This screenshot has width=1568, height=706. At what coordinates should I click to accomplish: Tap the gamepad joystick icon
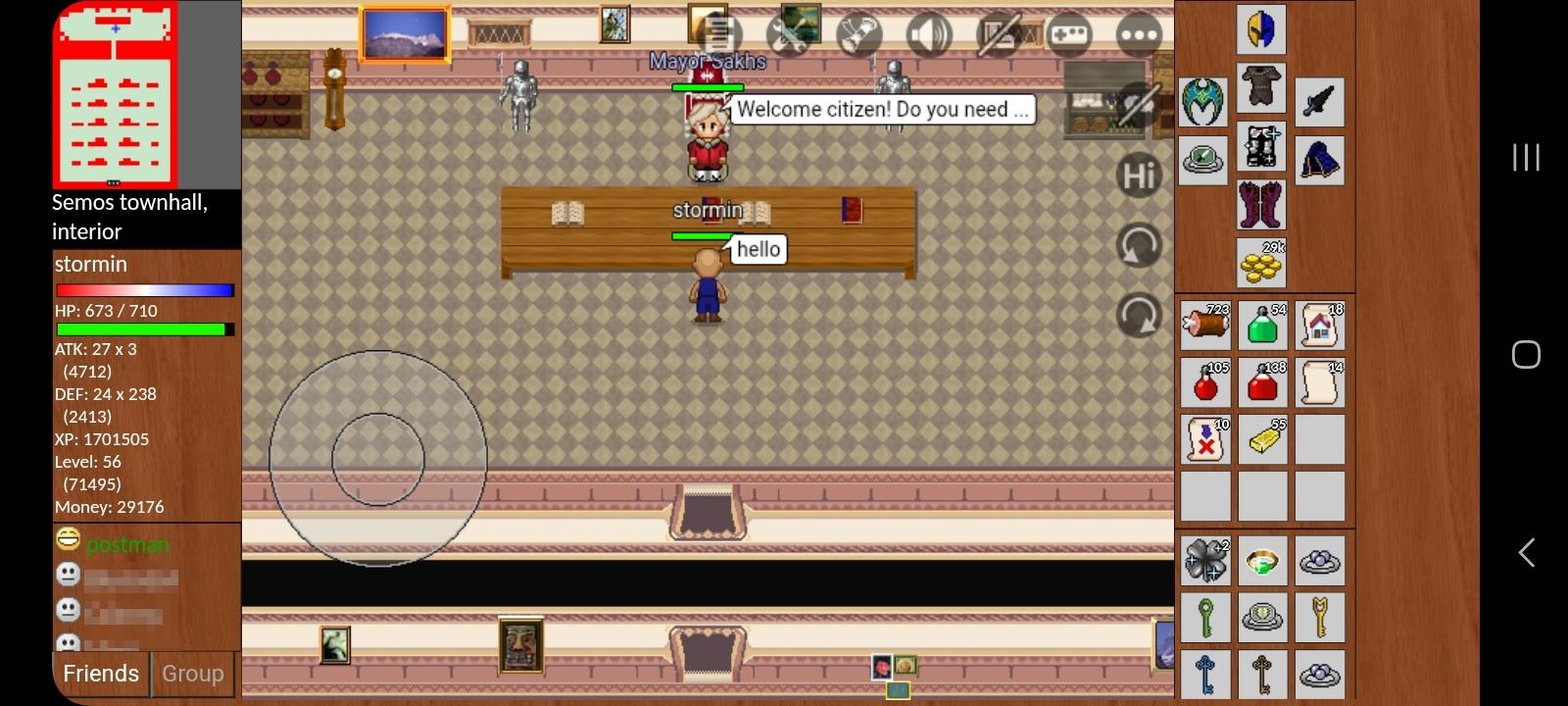pos(1068,34)
